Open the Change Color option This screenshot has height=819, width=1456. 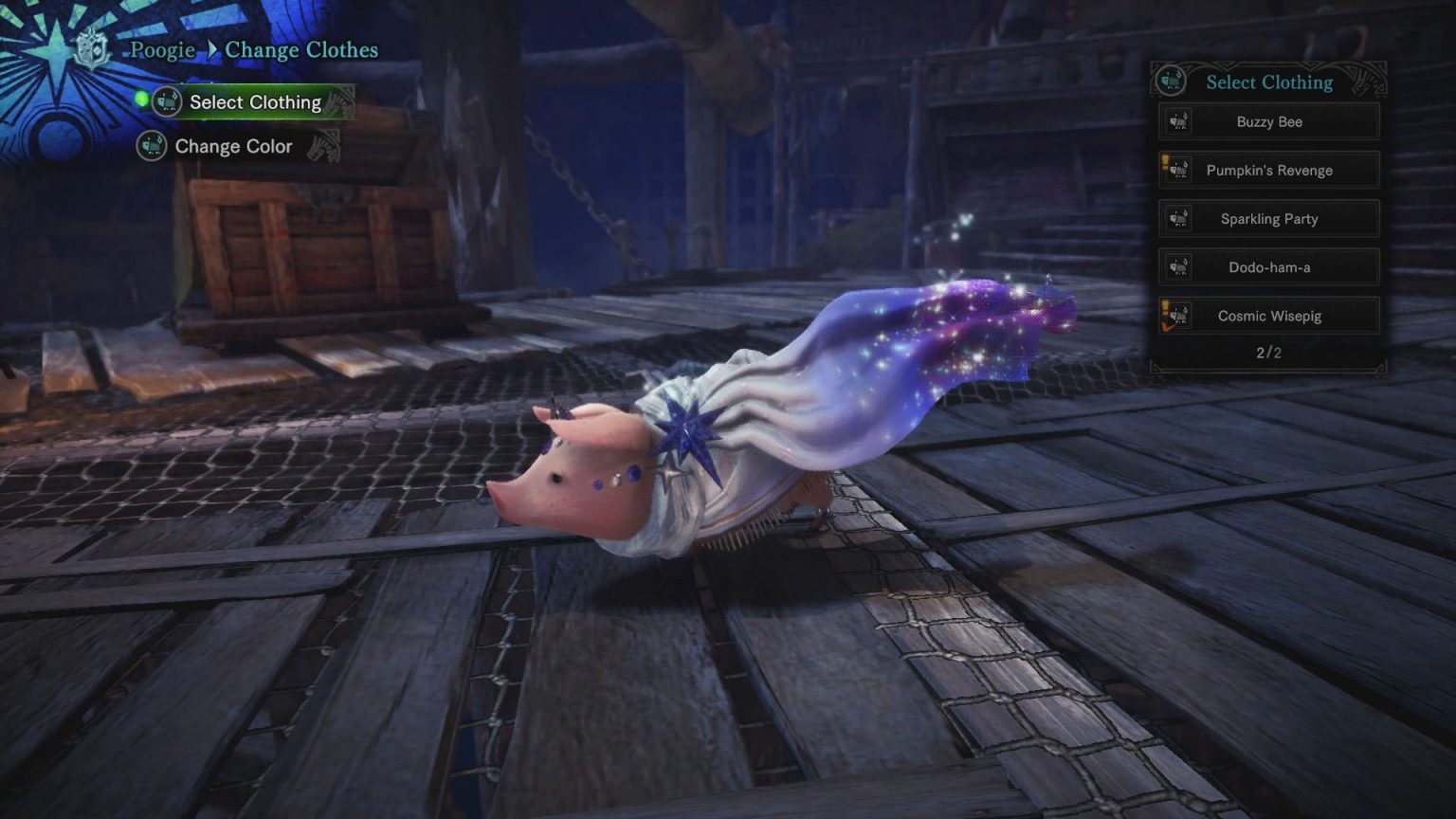233,147
